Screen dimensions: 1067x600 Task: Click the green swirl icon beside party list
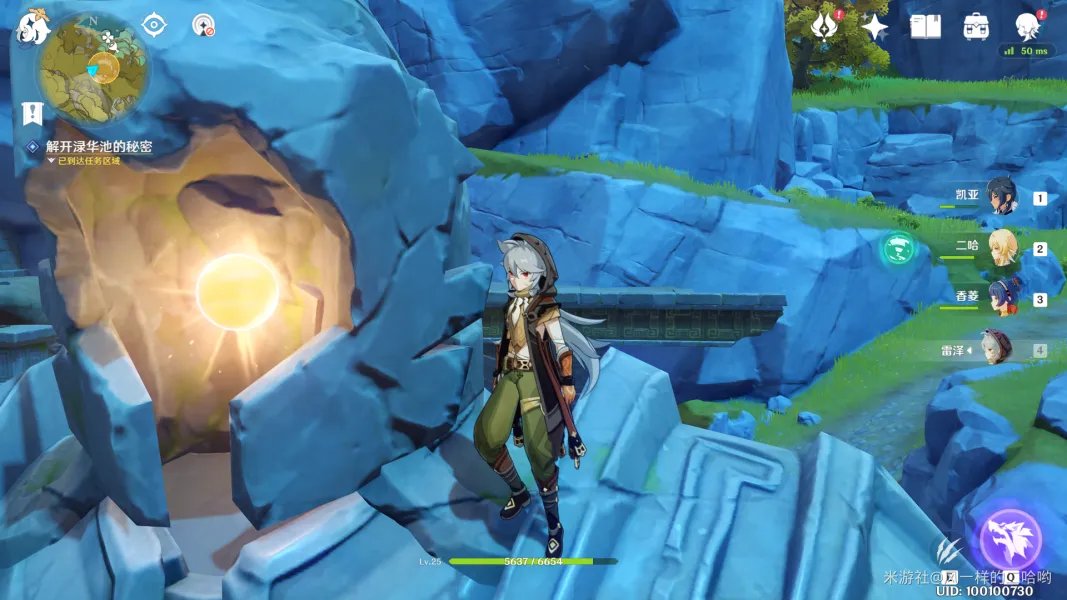tap(899, 249)
